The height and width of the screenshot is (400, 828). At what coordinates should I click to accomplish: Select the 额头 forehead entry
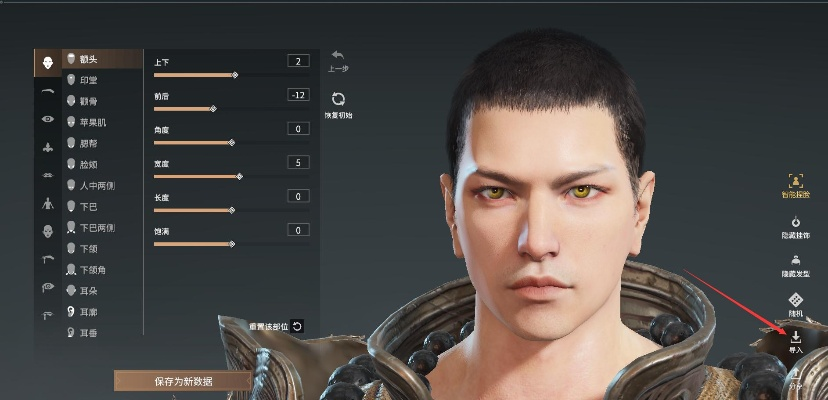(x=88, y=59)
